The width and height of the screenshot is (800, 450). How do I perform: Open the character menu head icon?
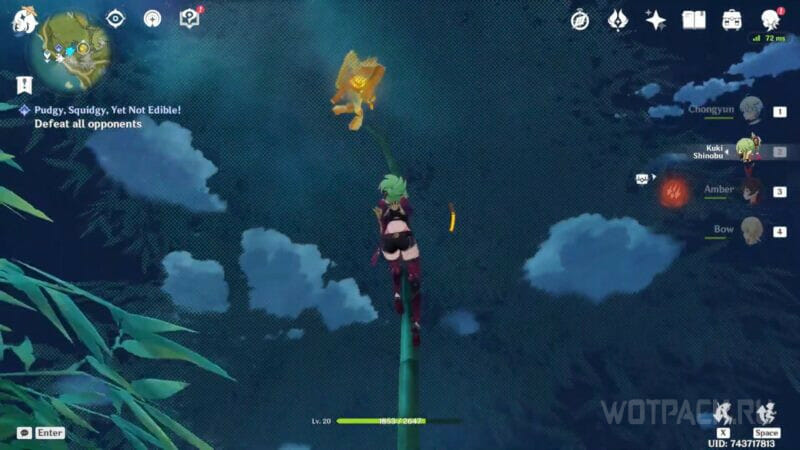770,20
